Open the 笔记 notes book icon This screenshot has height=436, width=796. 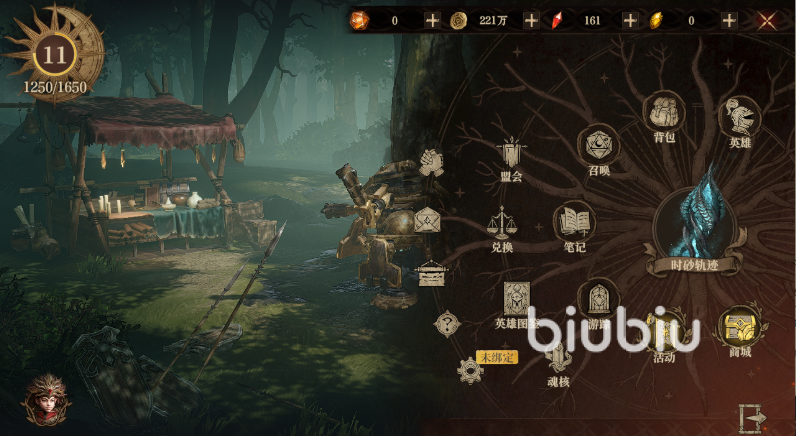click(x=574, y=222)
